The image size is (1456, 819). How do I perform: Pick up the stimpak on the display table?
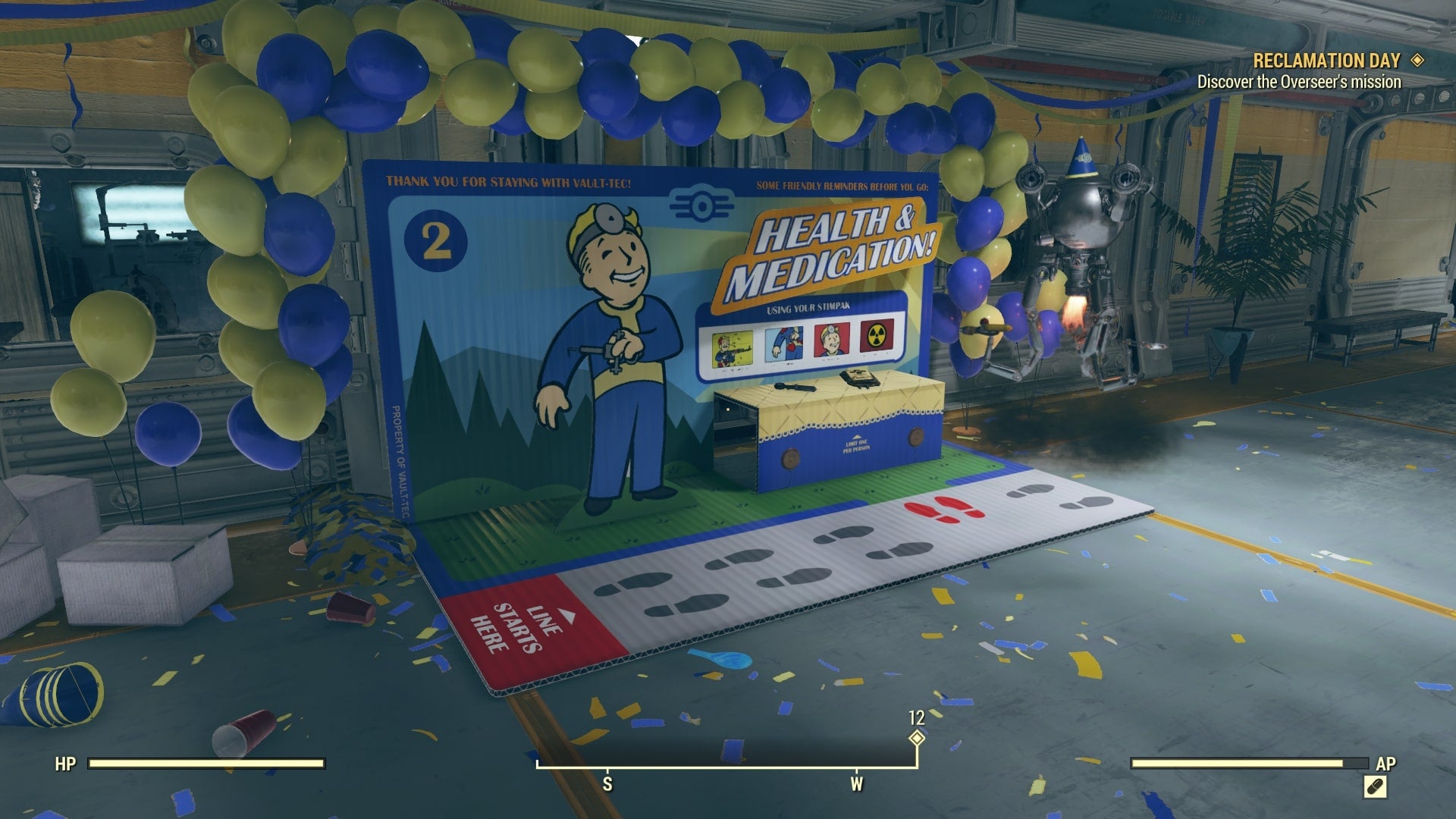coord(795,385)
